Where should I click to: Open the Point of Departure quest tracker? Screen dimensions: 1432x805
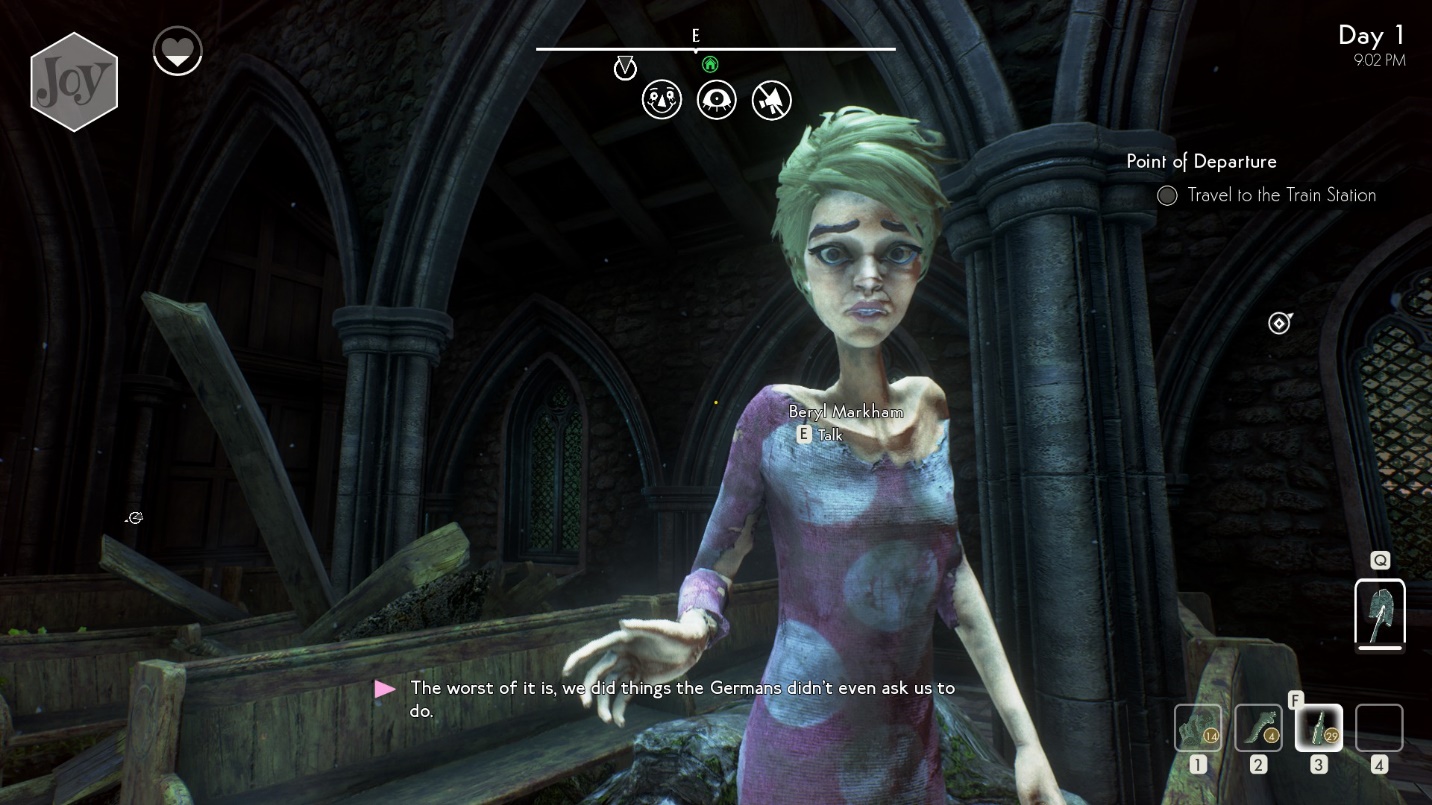[1201, 162]
